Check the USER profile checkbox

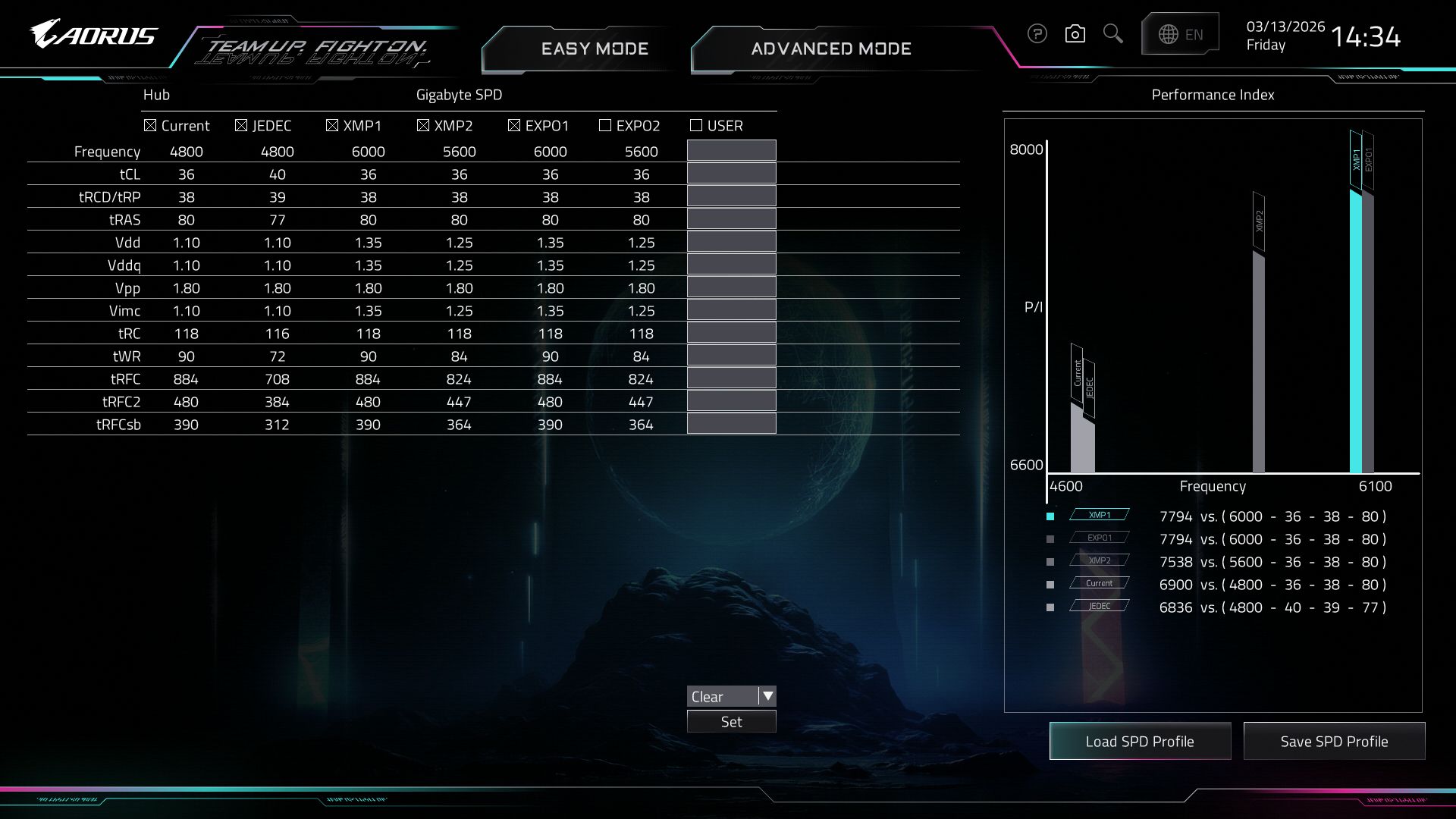click(696, 126)
